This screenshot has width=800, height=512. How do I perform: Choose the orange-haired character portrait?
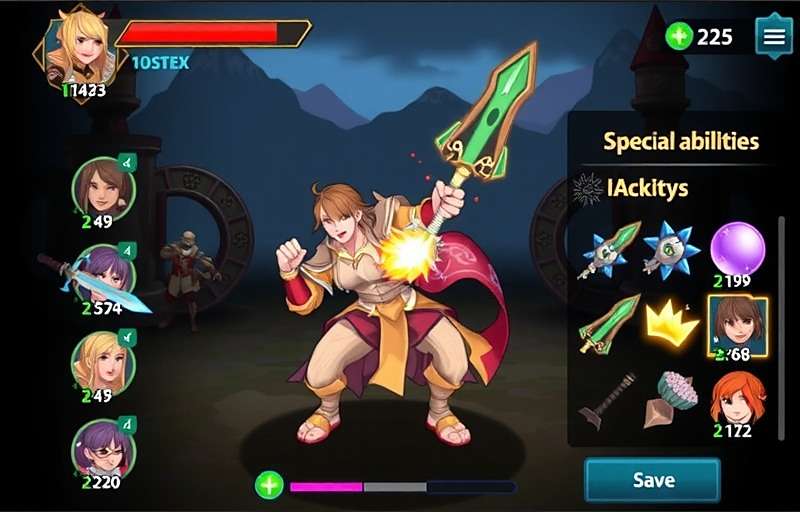point(737,399)
